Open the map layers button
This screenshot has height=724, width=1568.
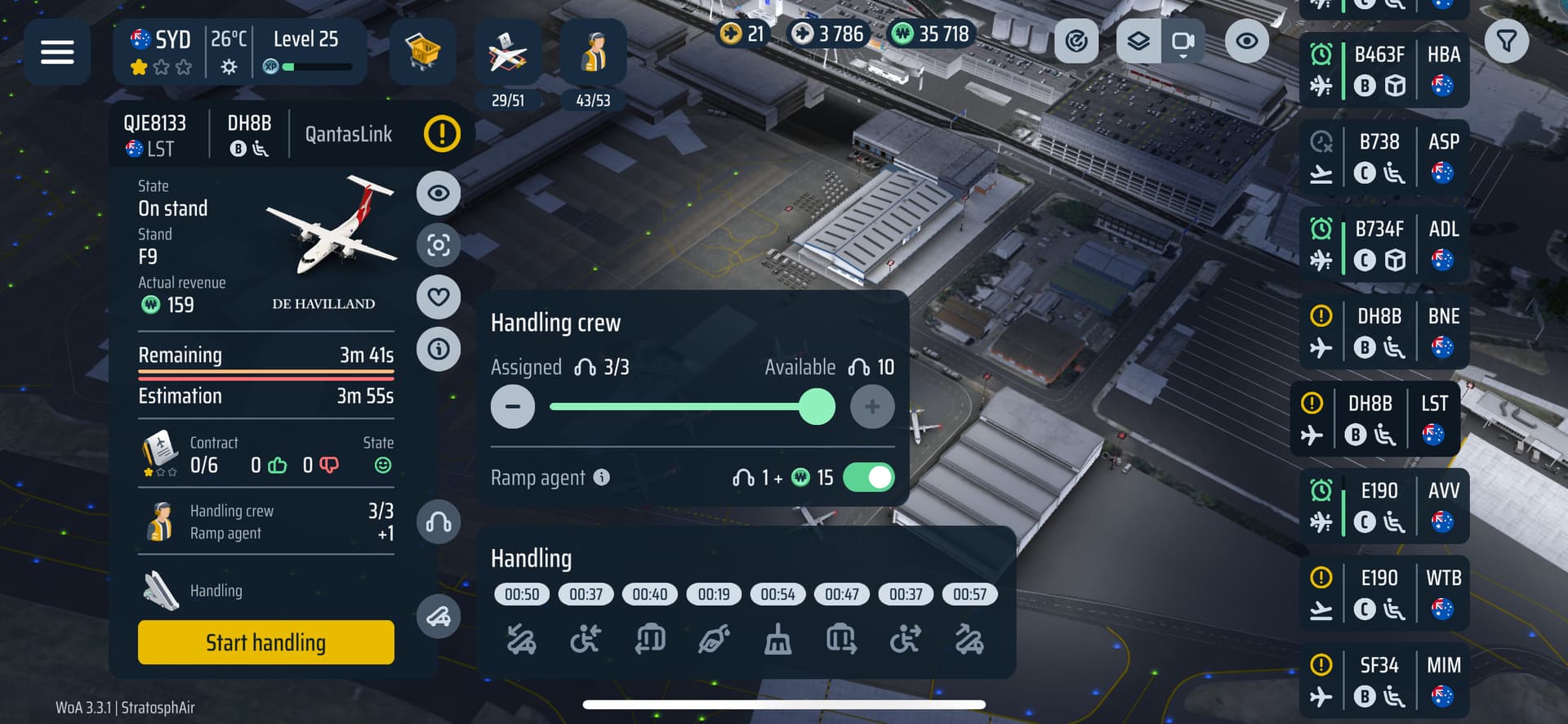[1138, 41]
